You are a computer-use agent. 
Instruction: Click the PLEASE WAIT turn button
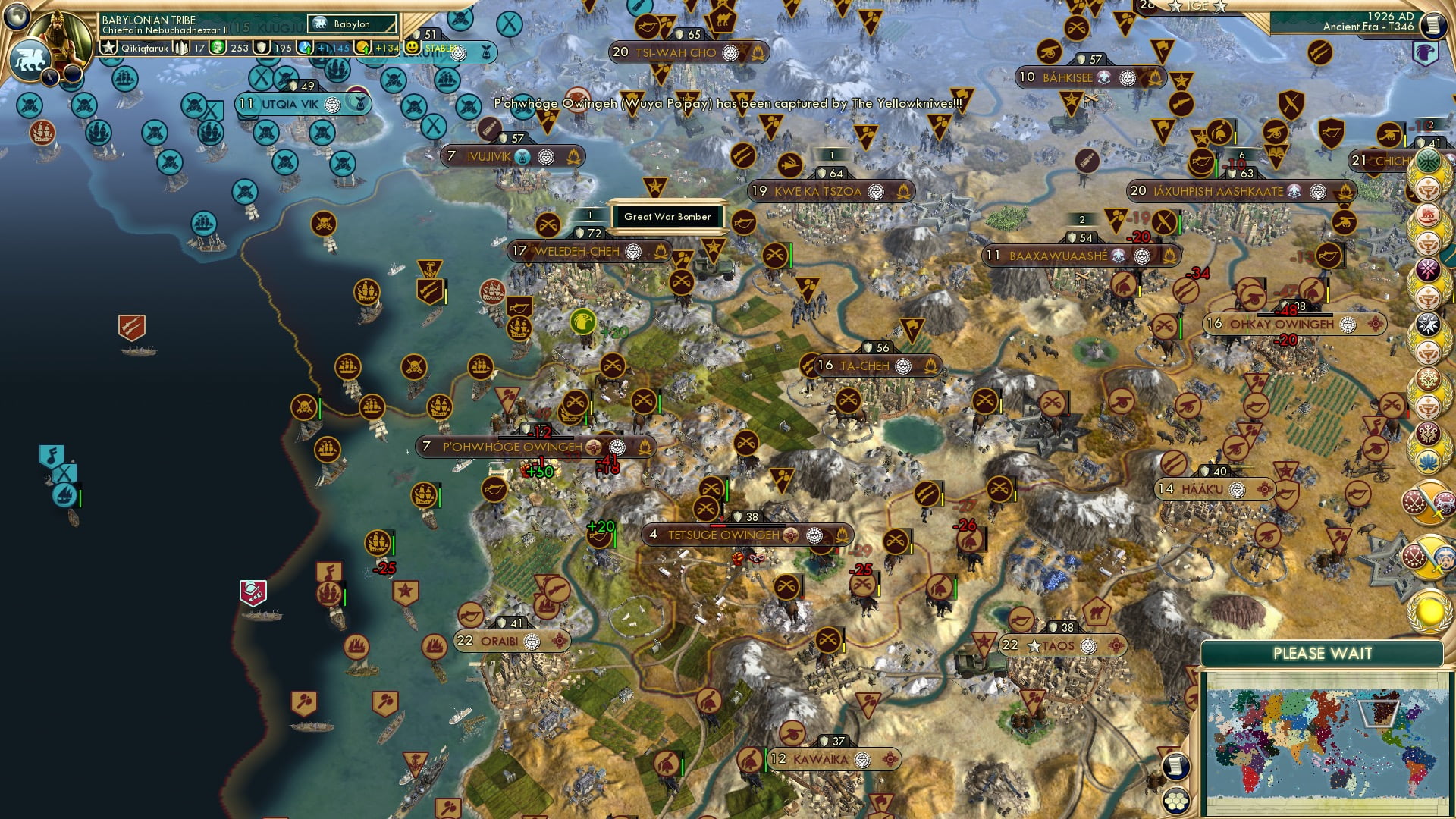[1323, 653]
